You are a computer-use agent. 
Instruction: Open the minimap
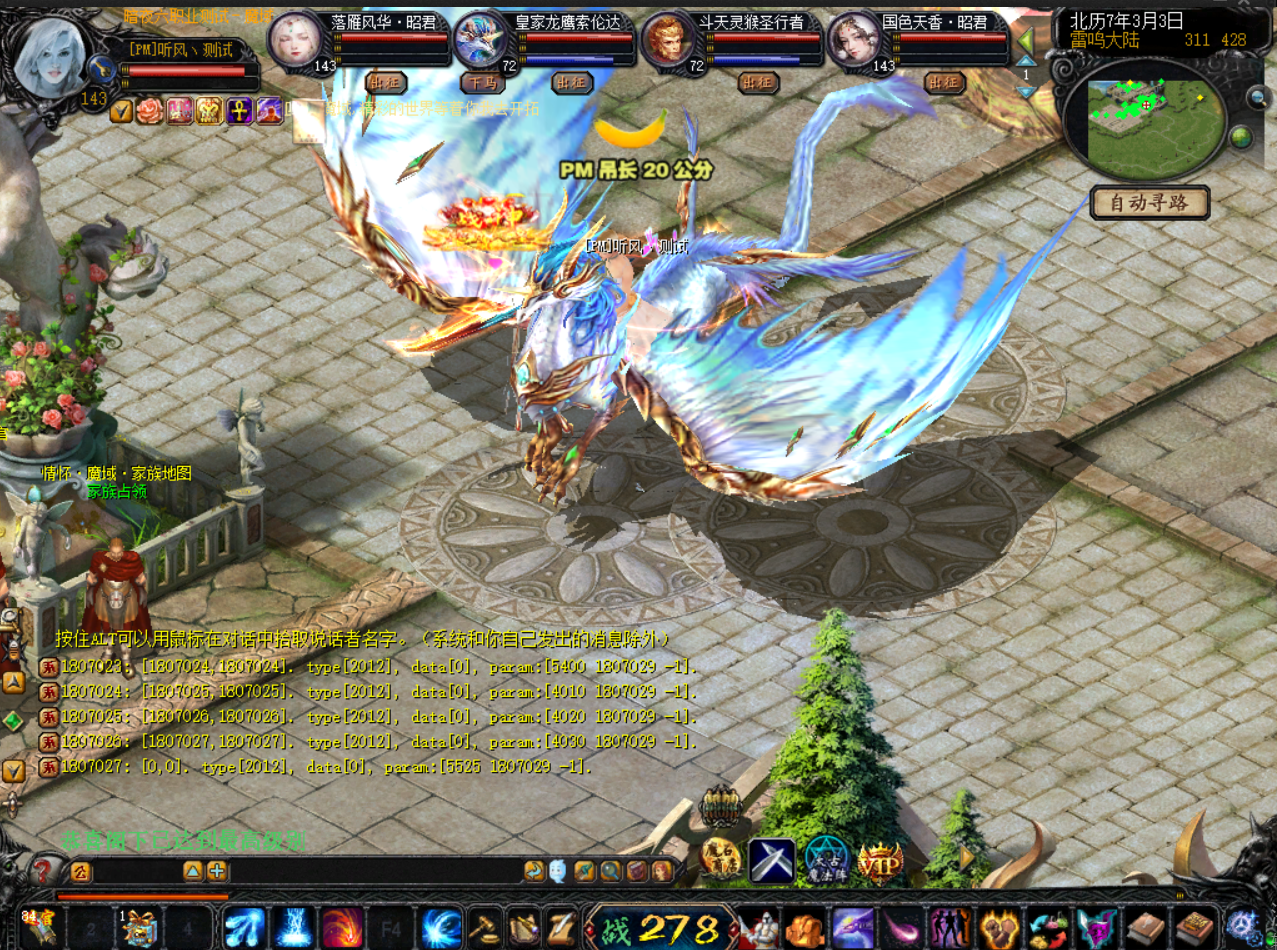[x=1144, y=115]
